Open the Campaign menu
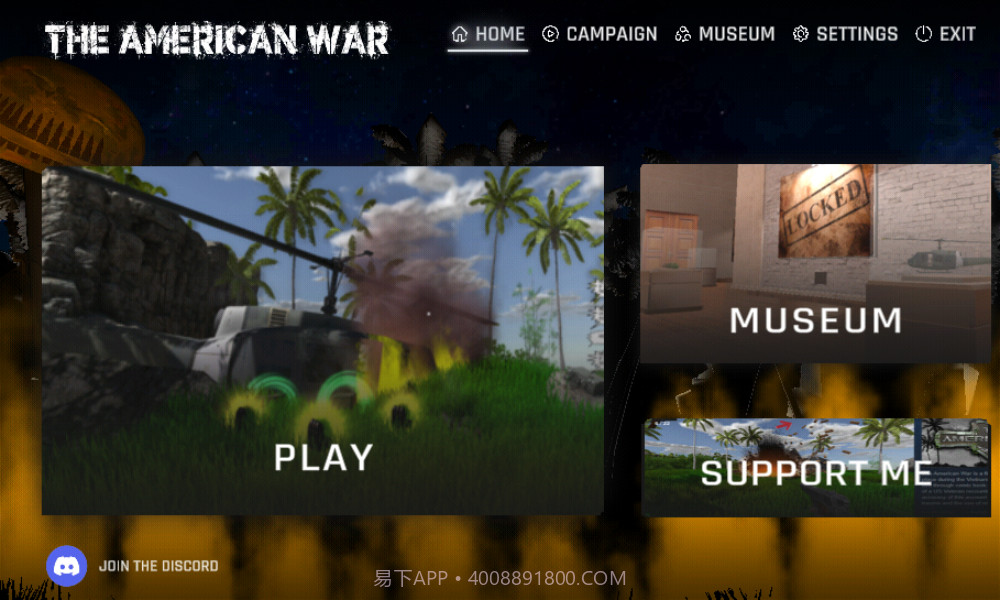The width and height of the screenshot is (1000, 600). pyautogui.click(x=600, y=34)
